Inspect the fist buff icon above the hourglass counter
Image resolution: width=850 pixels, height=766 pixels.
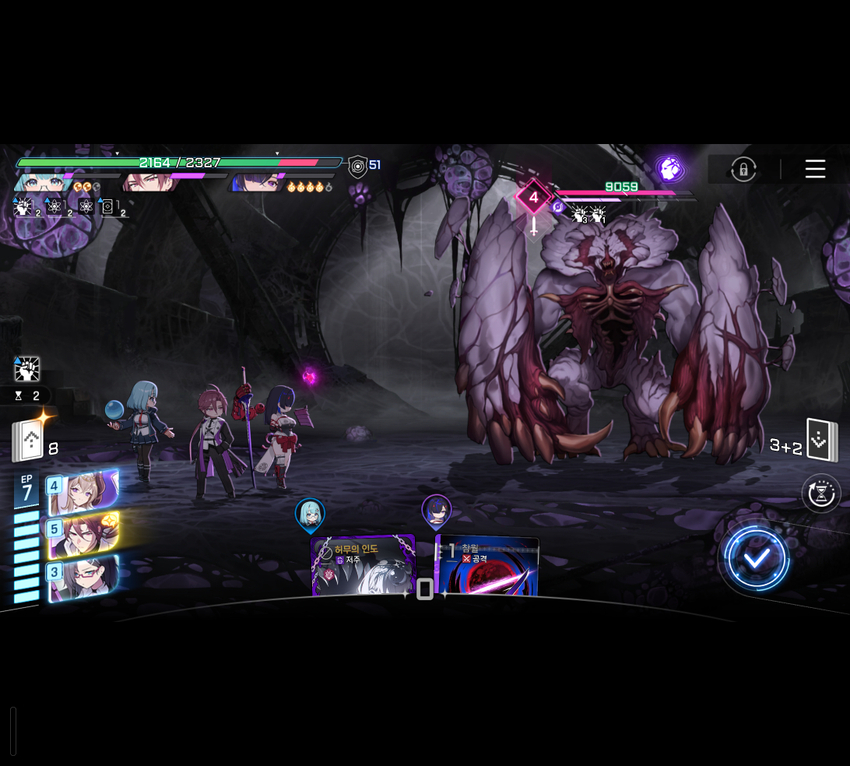(x=27, y=369)
